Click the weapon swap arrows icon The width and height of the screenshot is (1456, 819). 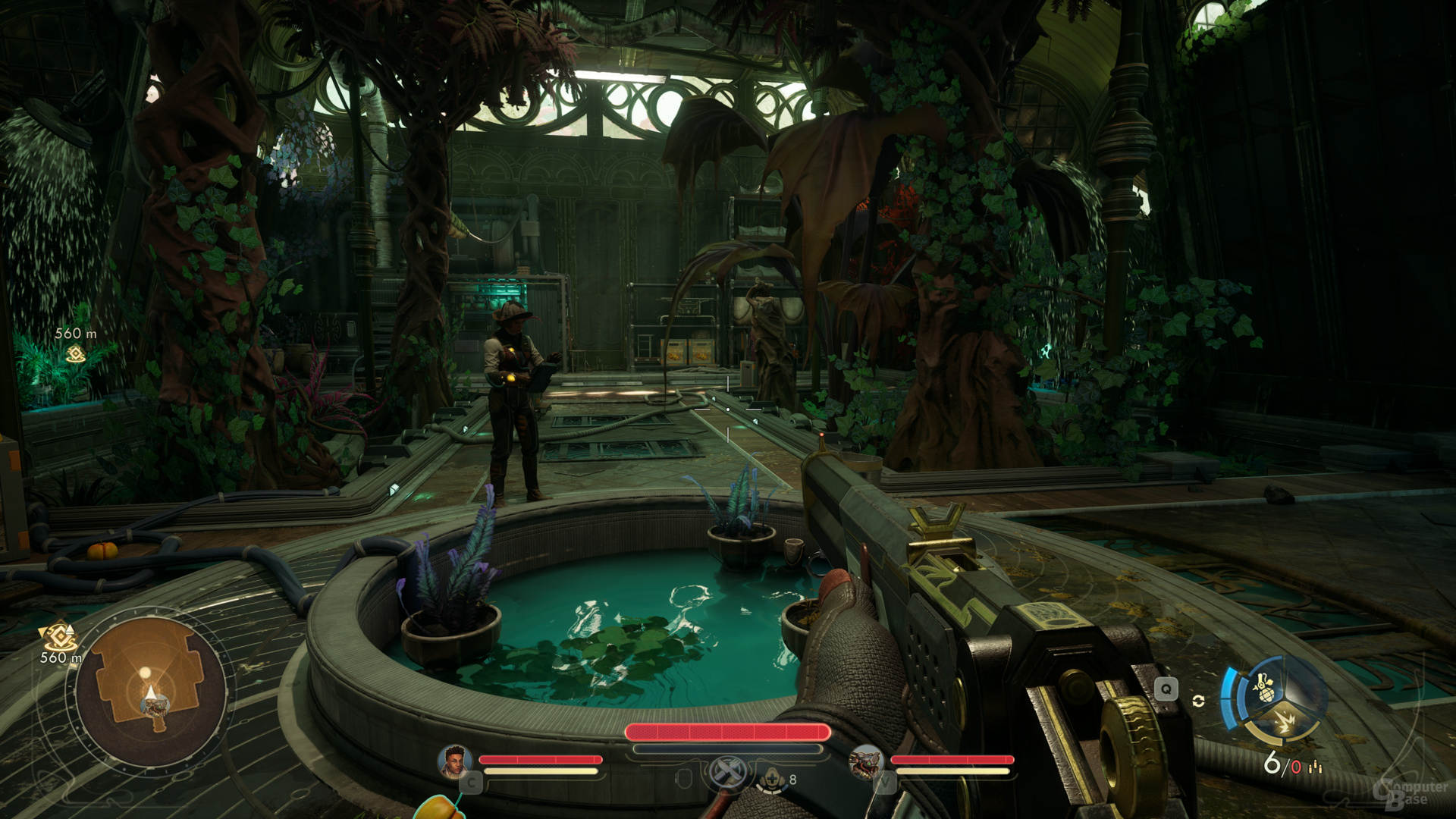click(1198, 701)
